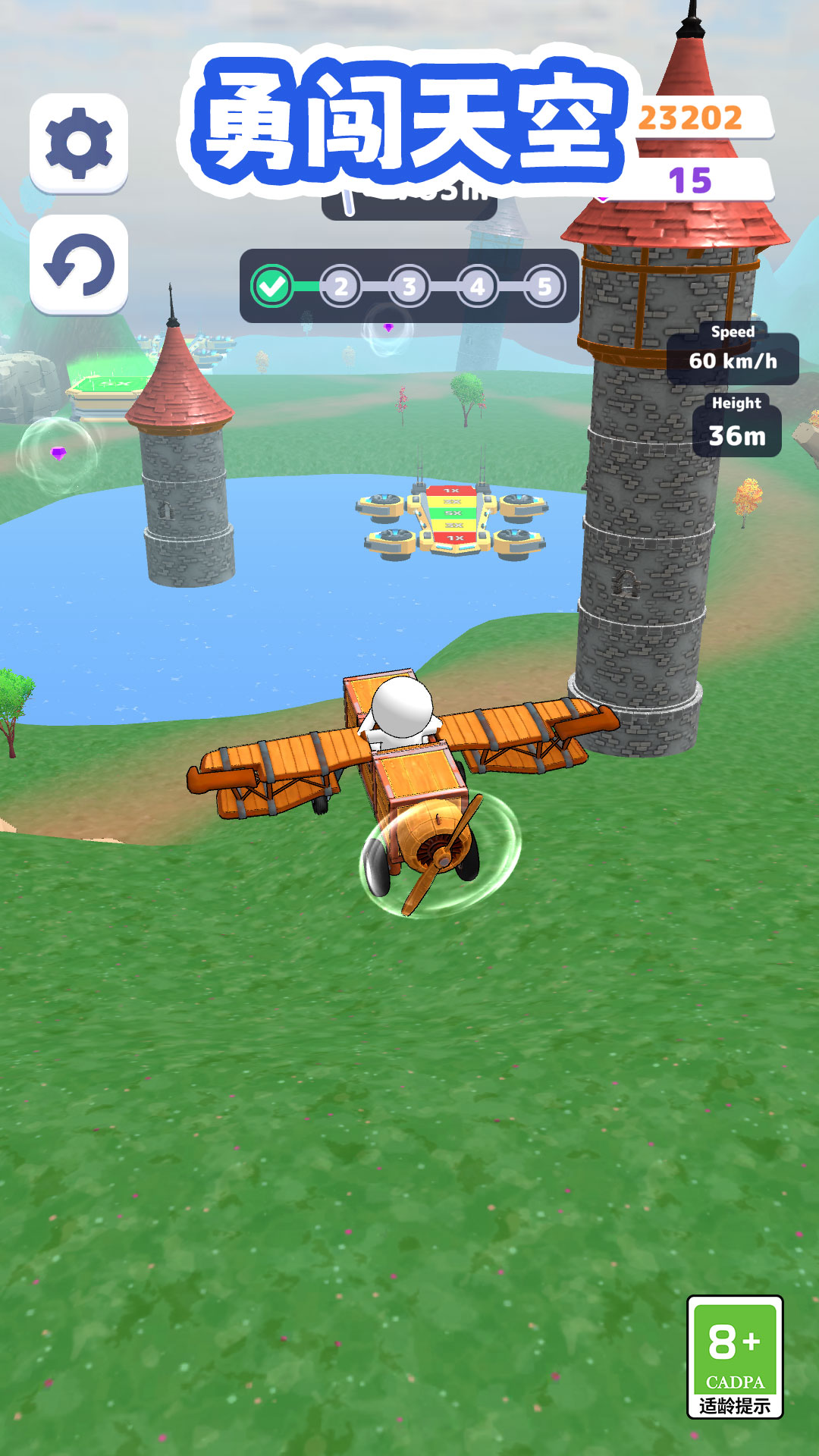Select stage 2 in the progress tracker
The image size is (819, 1456).
click(341, 287)
